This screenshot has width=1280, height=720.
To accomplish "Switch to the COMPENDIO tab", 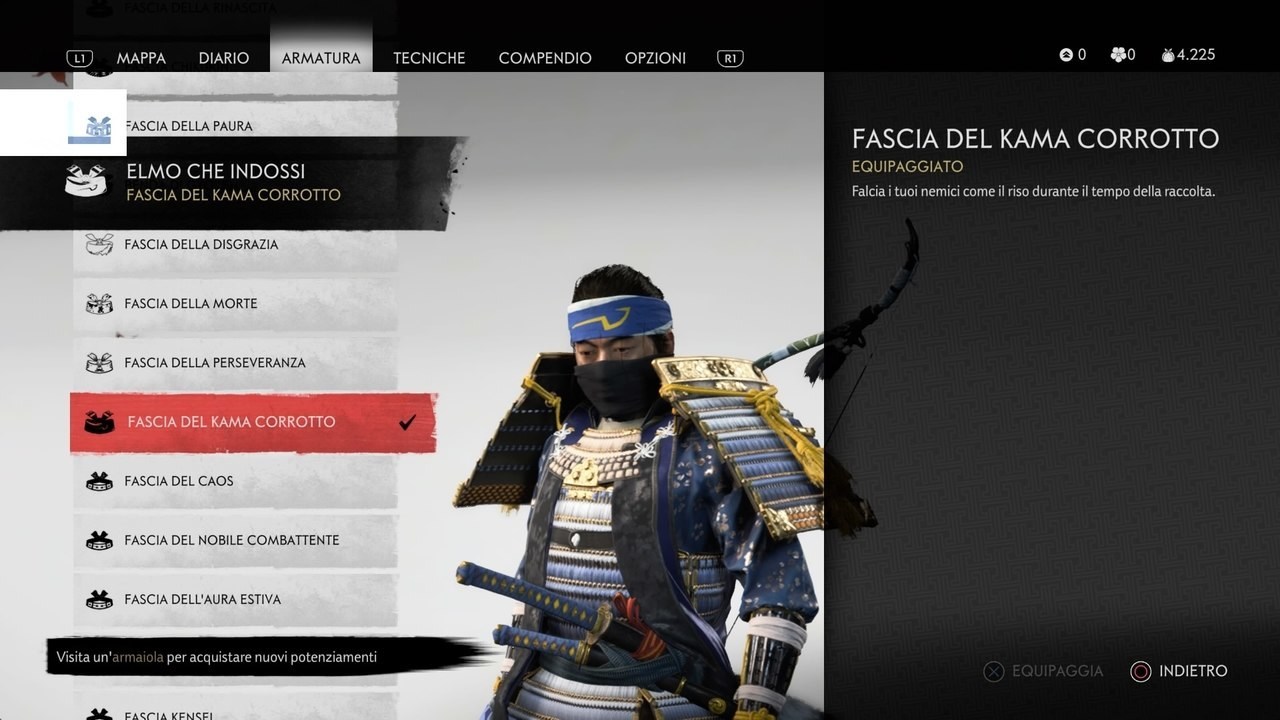I will tap(545, 58).
